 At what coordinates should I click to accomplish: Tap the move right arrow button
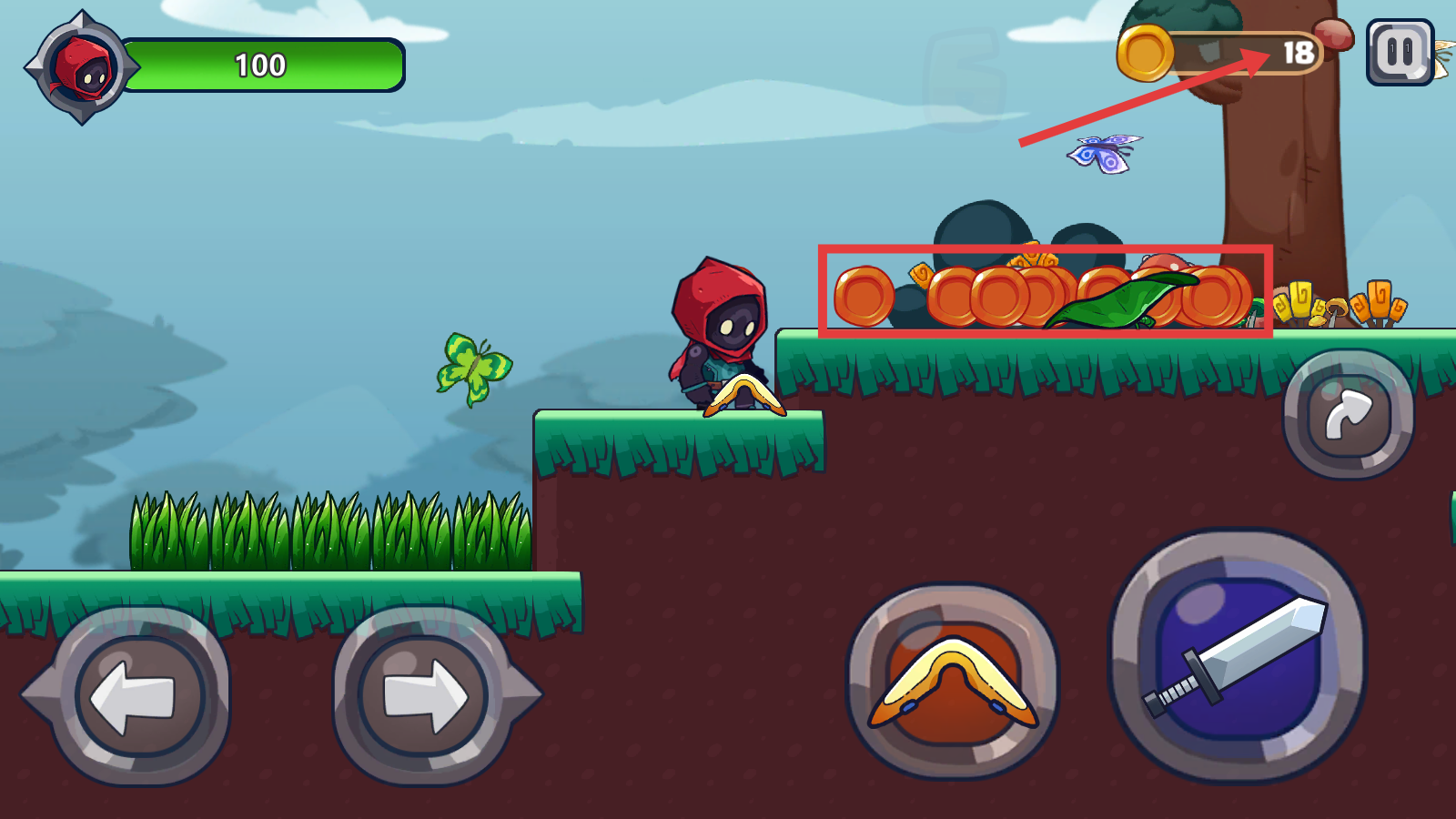[x=424, y=696]
